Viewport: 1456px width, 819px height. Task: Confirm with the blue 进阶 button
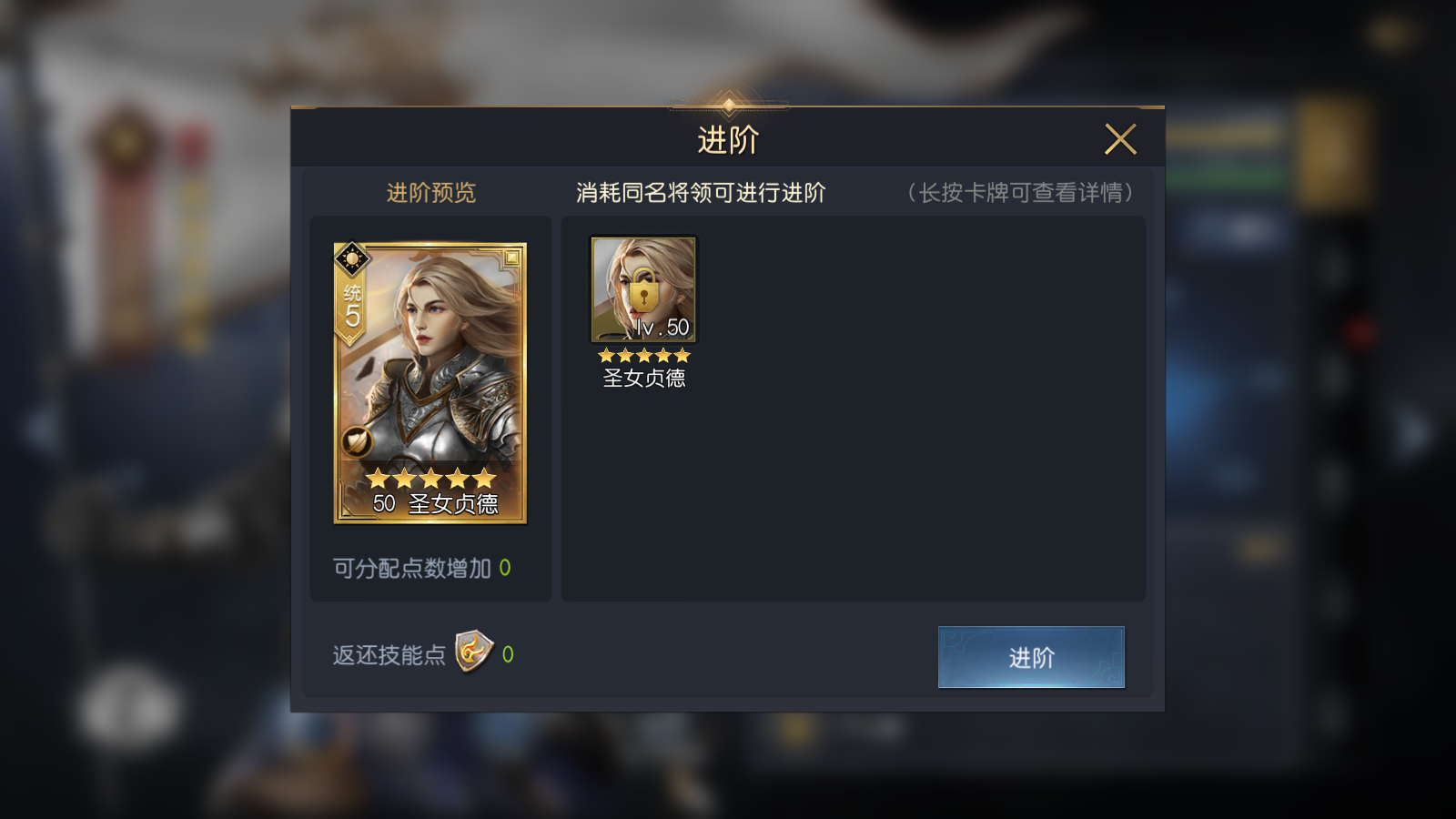(1031, 657)
